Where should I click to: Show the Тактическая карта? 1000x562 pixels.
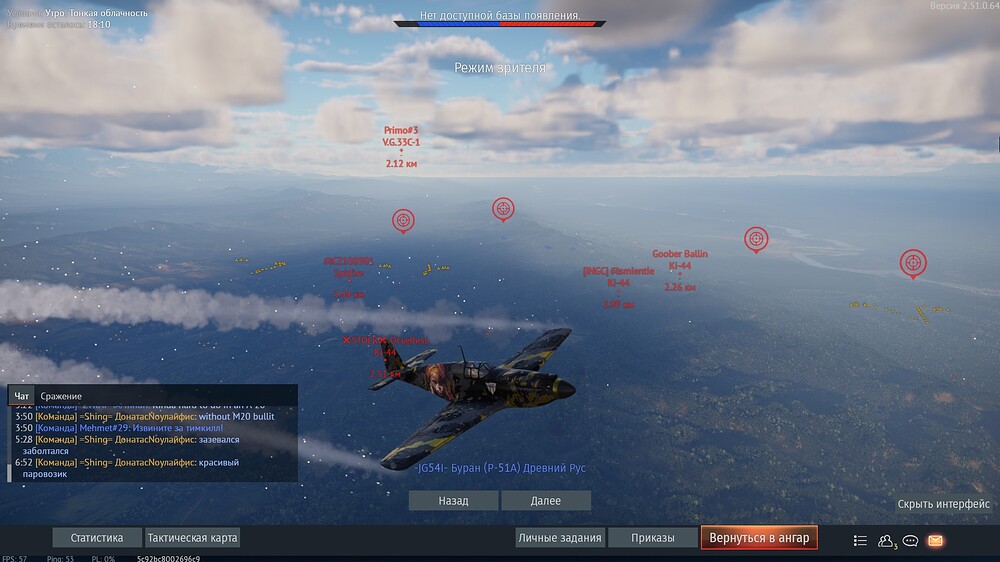click(193, 538)
